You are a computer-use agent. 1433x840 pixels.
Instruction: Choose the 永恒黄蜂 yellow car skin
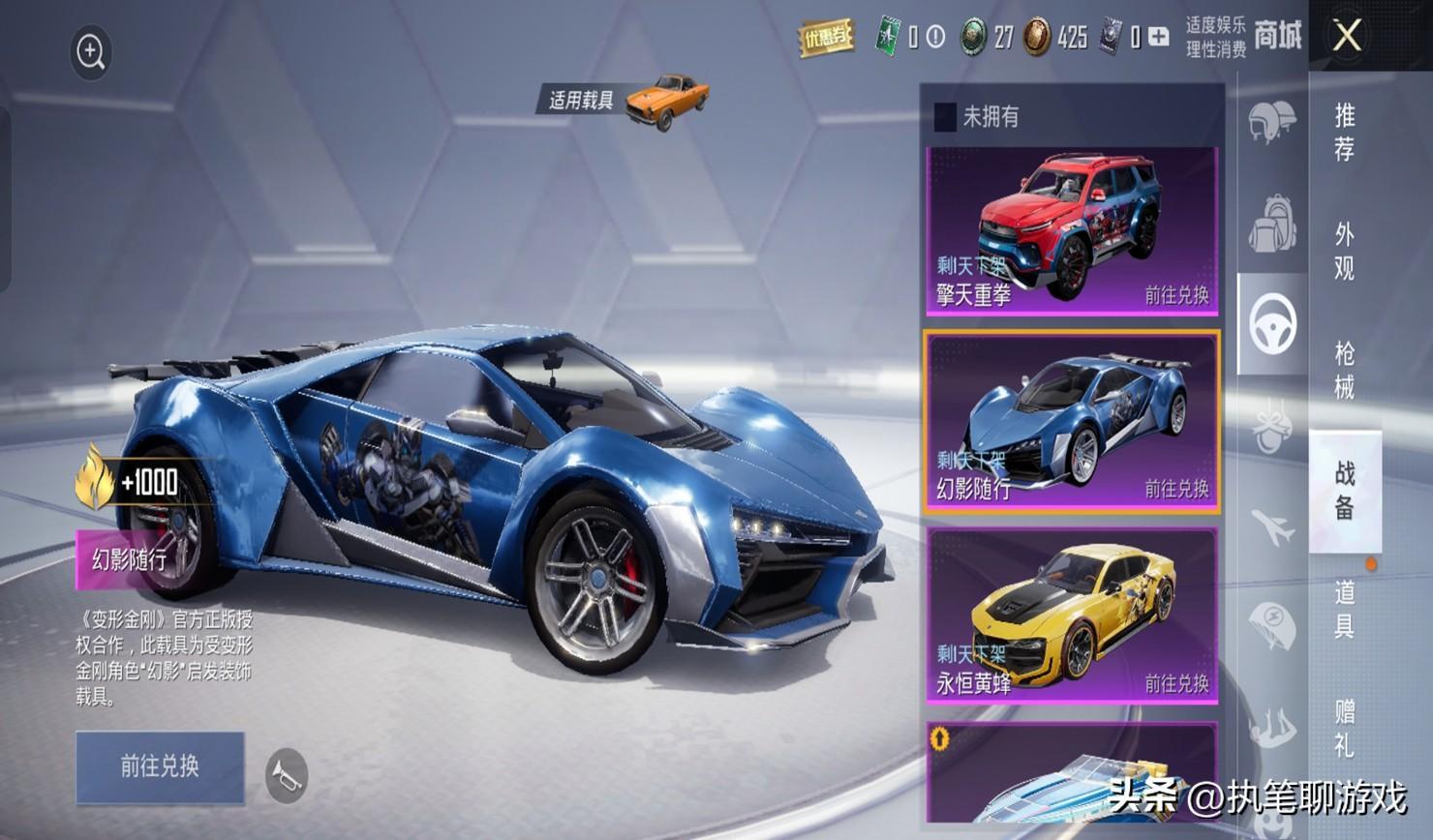pos(1071,615)
